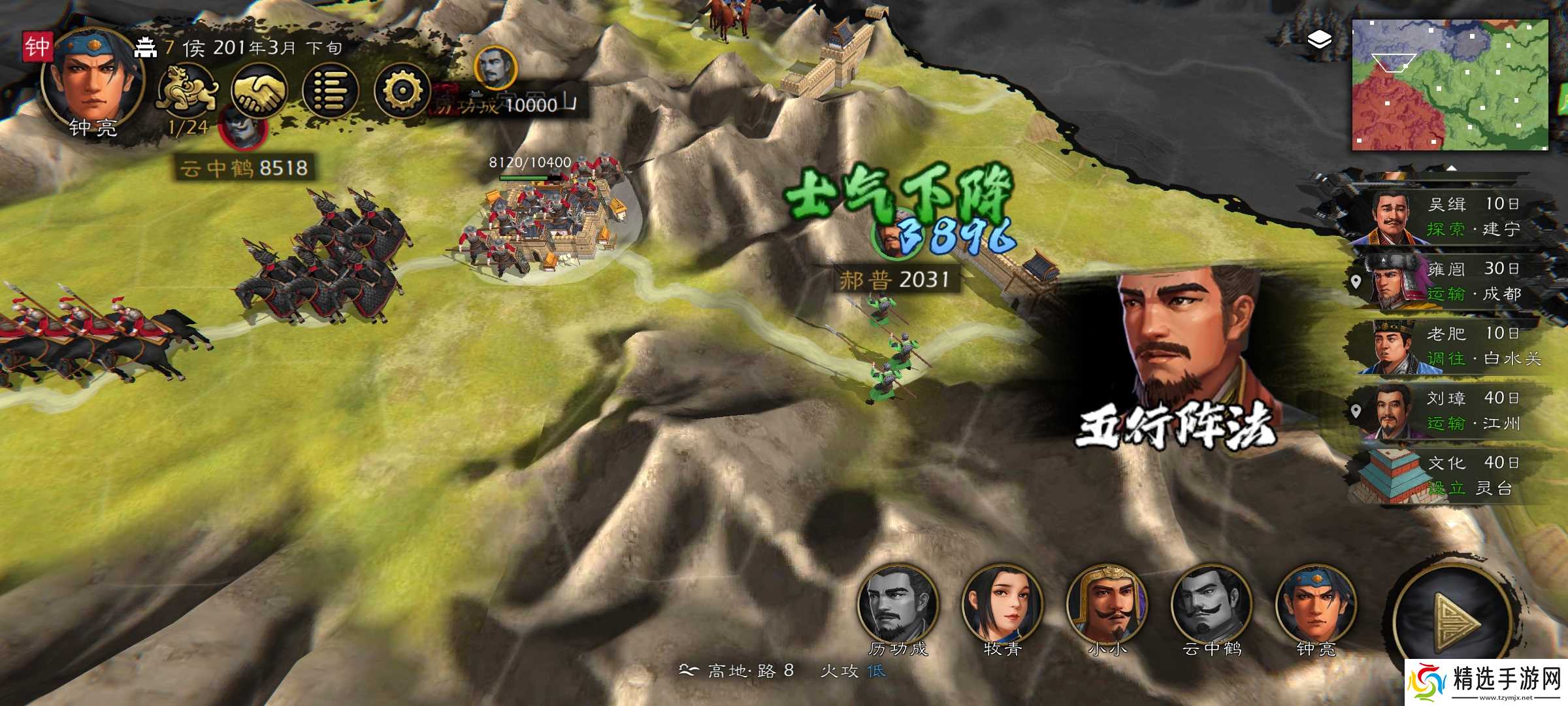
Task: Open the golden beast emblem menu
Action: (187, 92)
